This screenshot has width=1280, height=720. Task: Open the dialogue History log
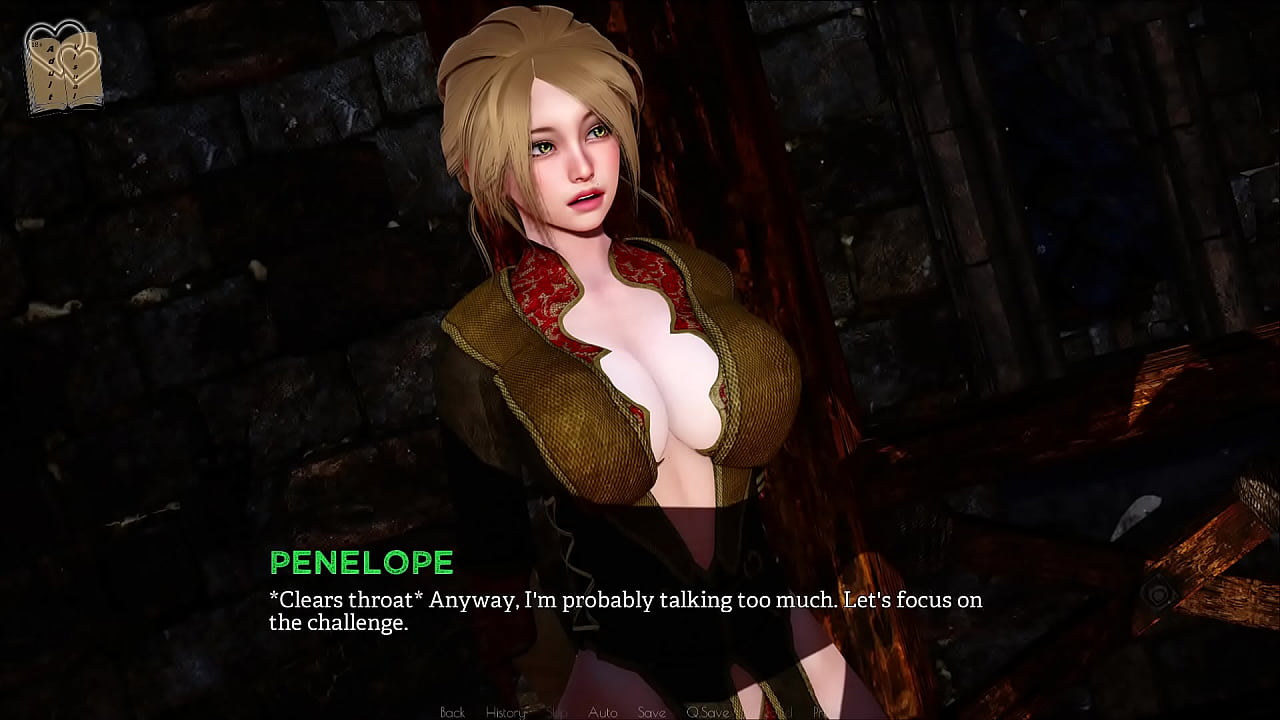(x=506, y=712)
